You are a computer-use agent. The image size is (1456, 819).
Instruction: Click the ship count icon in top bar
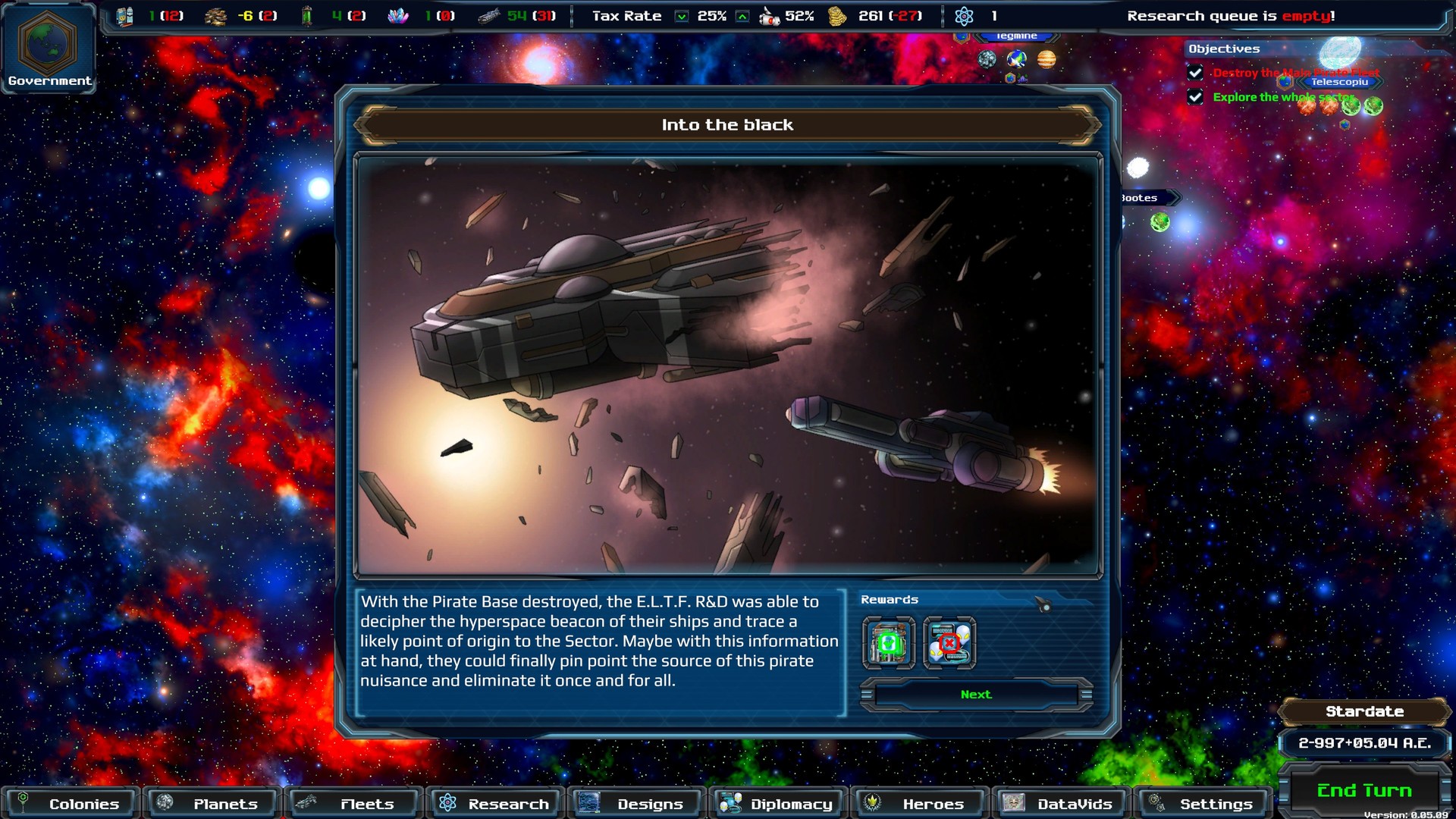tap(490, 14)
